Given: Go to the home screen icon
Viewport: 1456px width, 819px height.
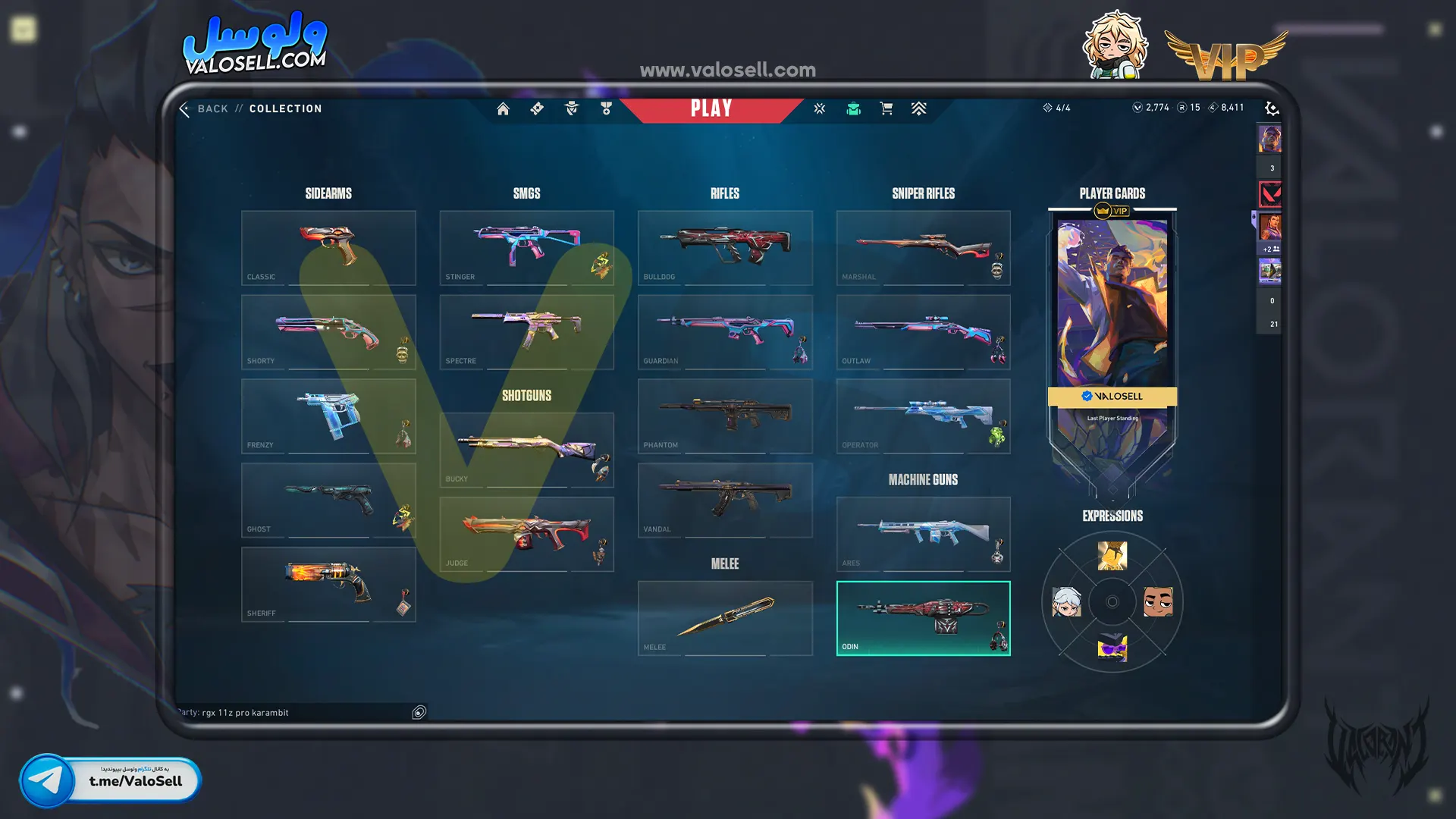Looking at the screenshot, I should pyautogui.click(x=503, y=108).
